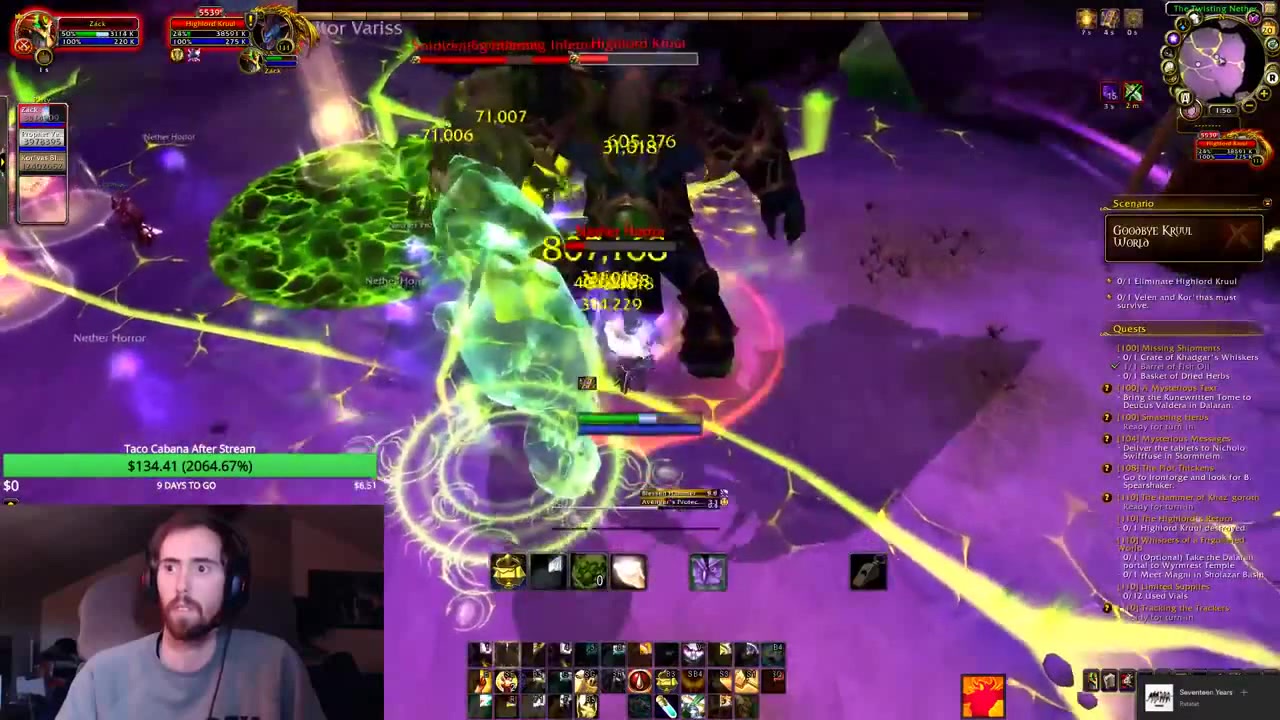Click the blue potion icon on the bottom bar
This screenshot has height=720, width=1280.
667,706
